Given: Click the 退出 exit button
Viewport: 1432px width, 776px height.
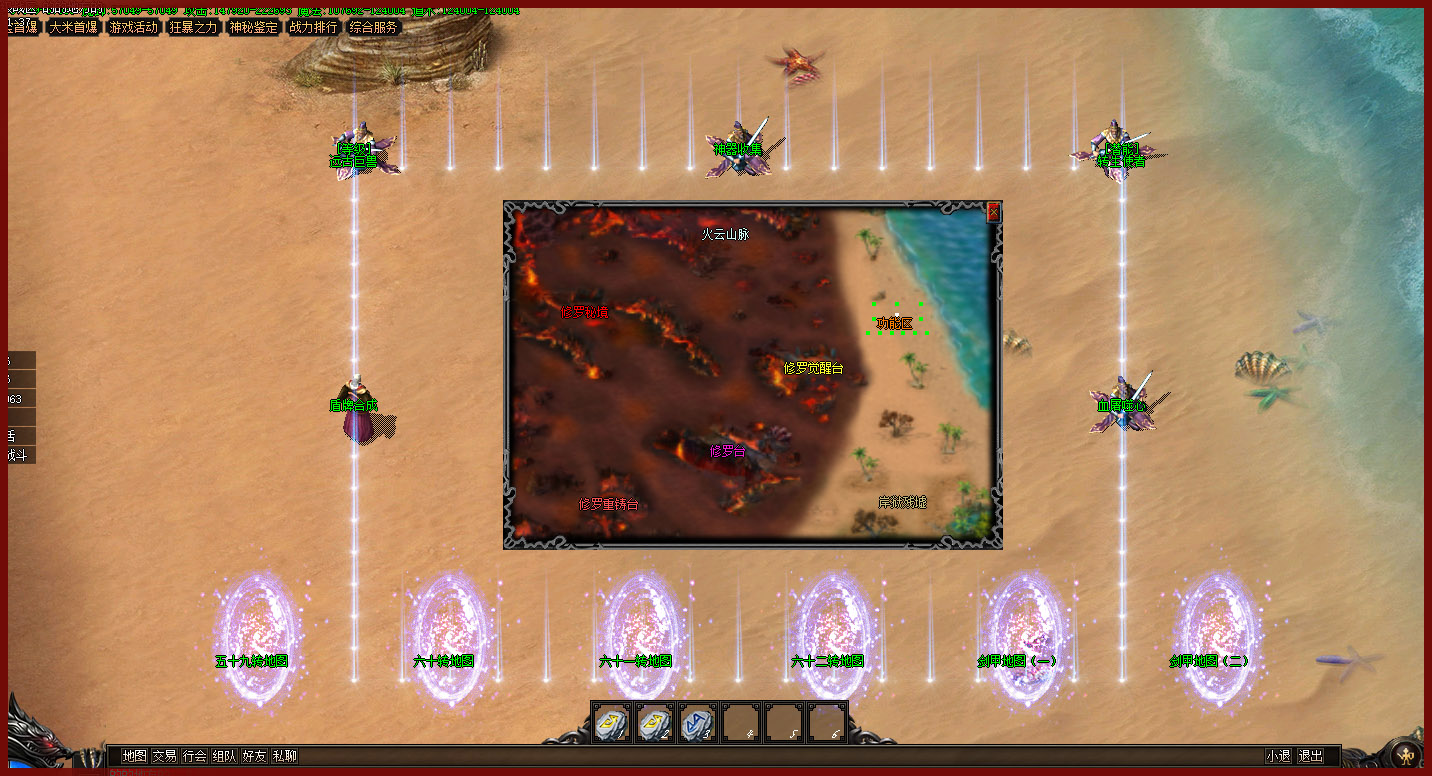Looking at the screenshot, I should tap(1310, 756).
